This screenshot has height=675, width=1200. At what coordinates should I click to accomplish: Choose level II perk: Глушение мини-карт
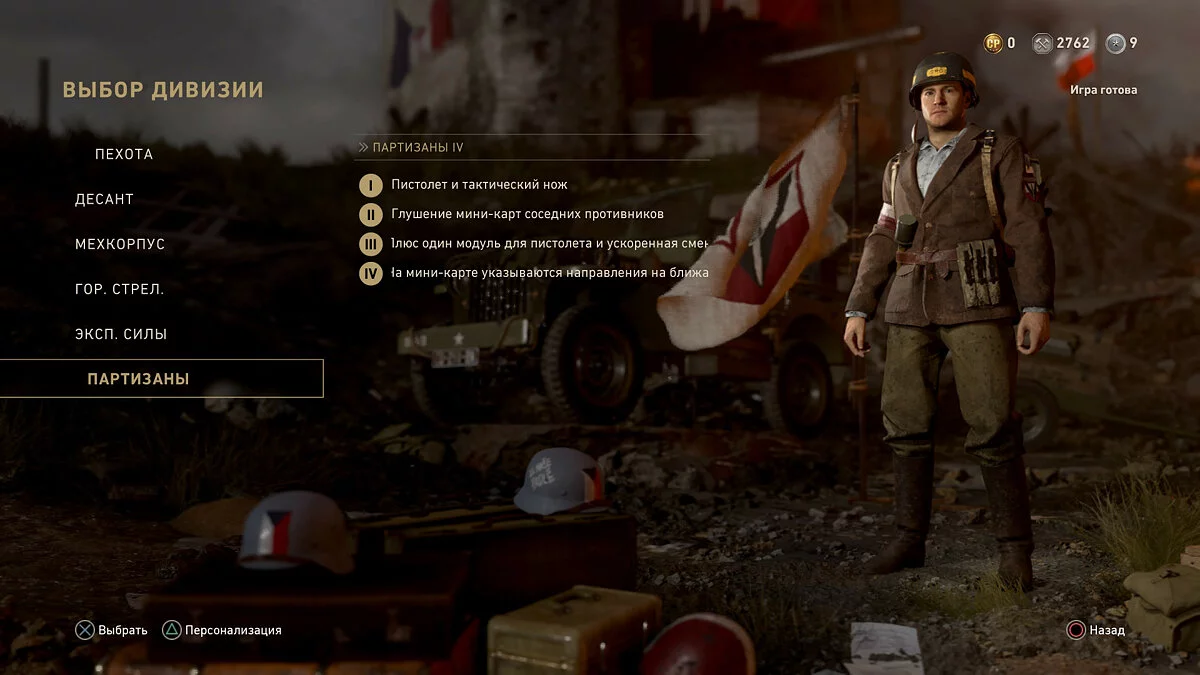click(x=527, y=214)
